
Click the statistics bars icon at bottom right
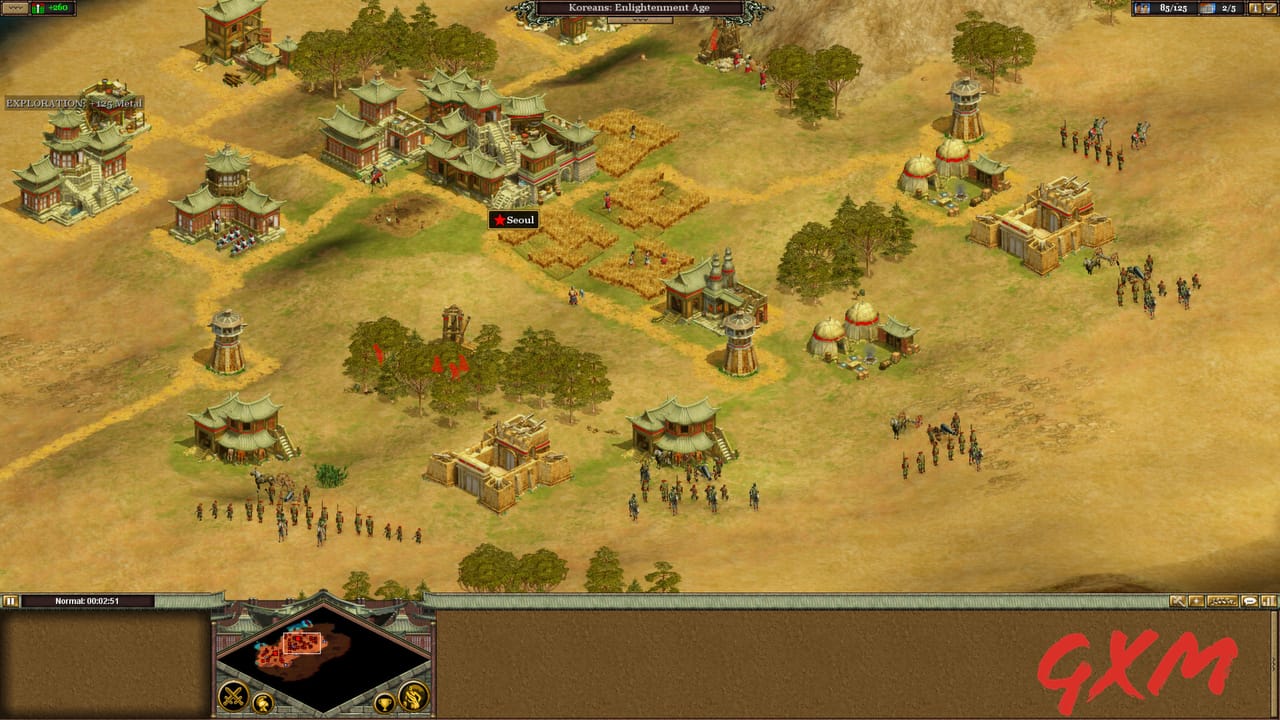tap(1268, 600)
